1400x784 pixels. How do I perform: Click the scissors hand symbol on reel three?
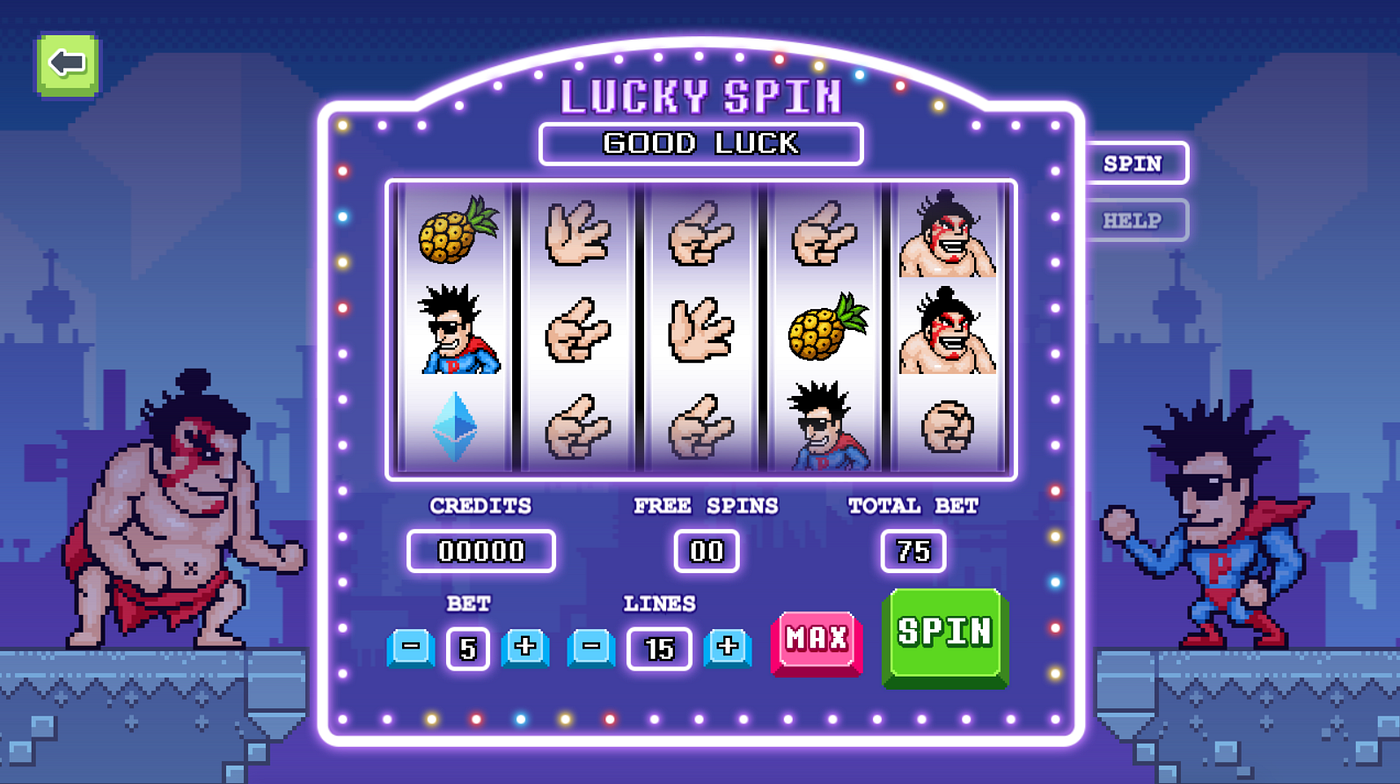(x=700, y=232)
